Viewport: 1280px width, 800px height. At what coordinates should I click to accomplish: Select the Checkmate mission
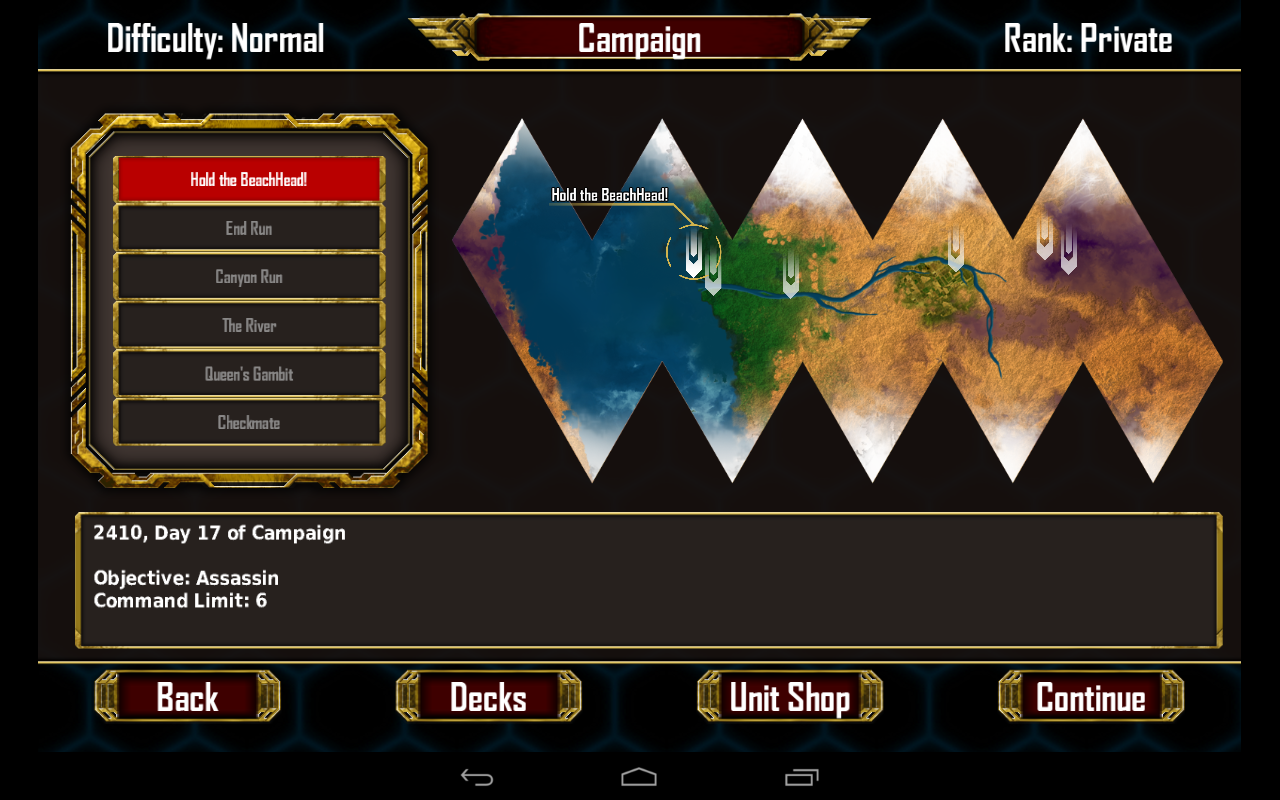[249, 422]
